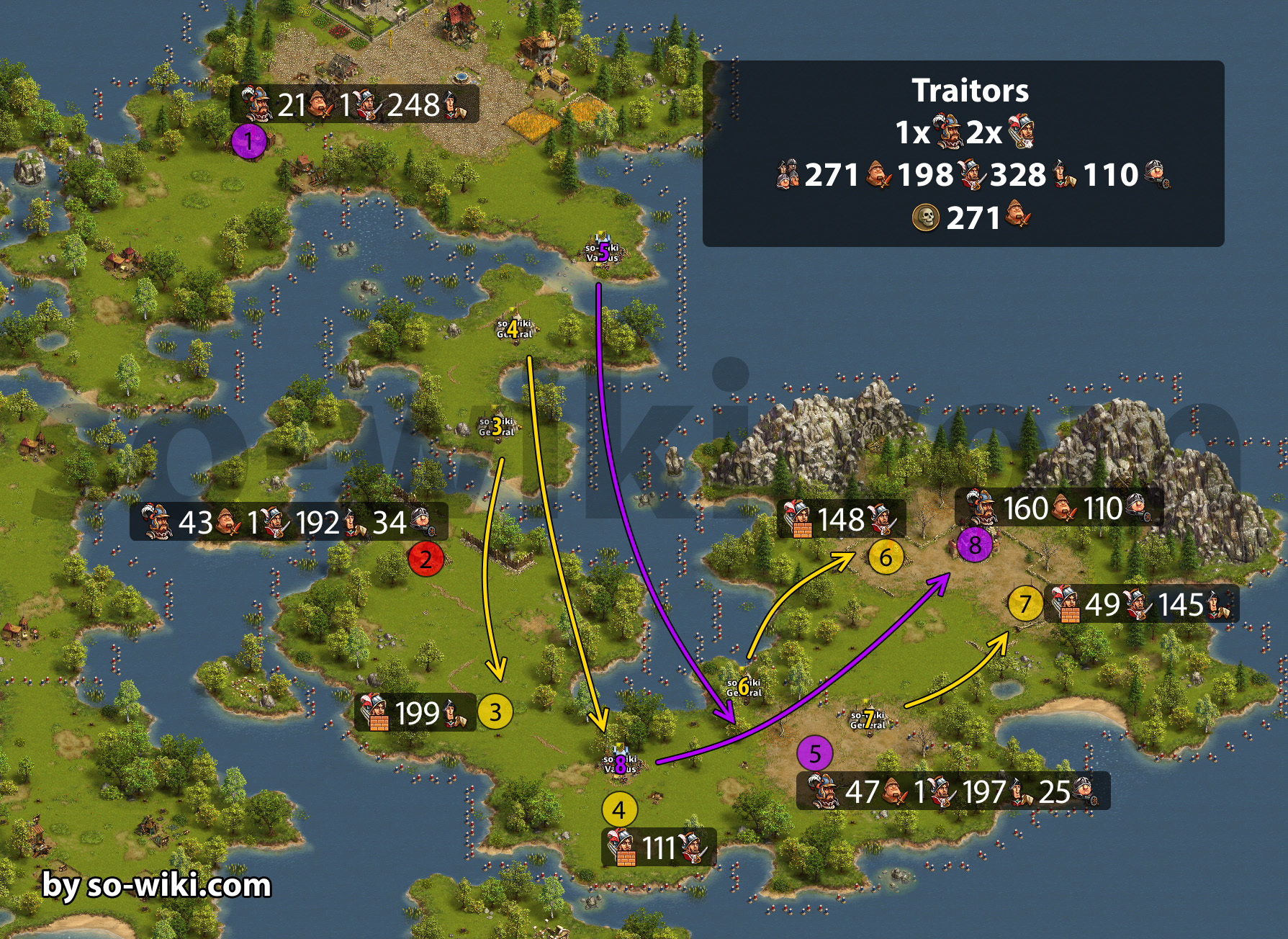1288x939 pixels.
Task: Choose the yellow circle marker numbered 3
Action: coord(495,711)
